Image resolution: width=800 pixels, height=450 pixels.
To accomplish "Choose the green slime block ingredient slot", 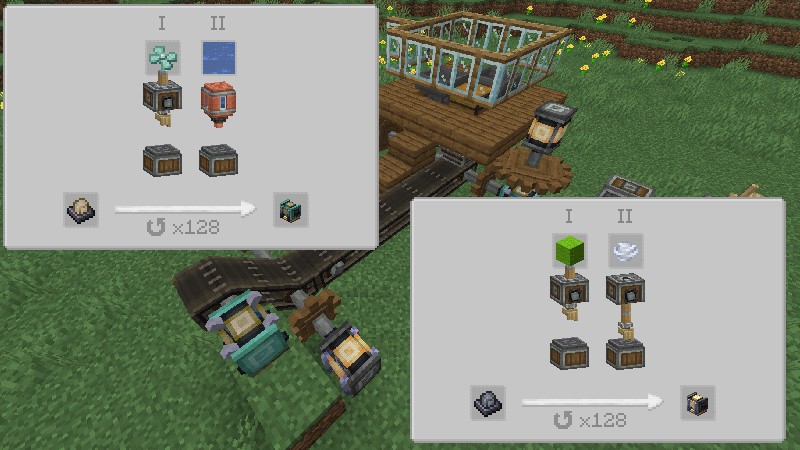I will (569, 252).
